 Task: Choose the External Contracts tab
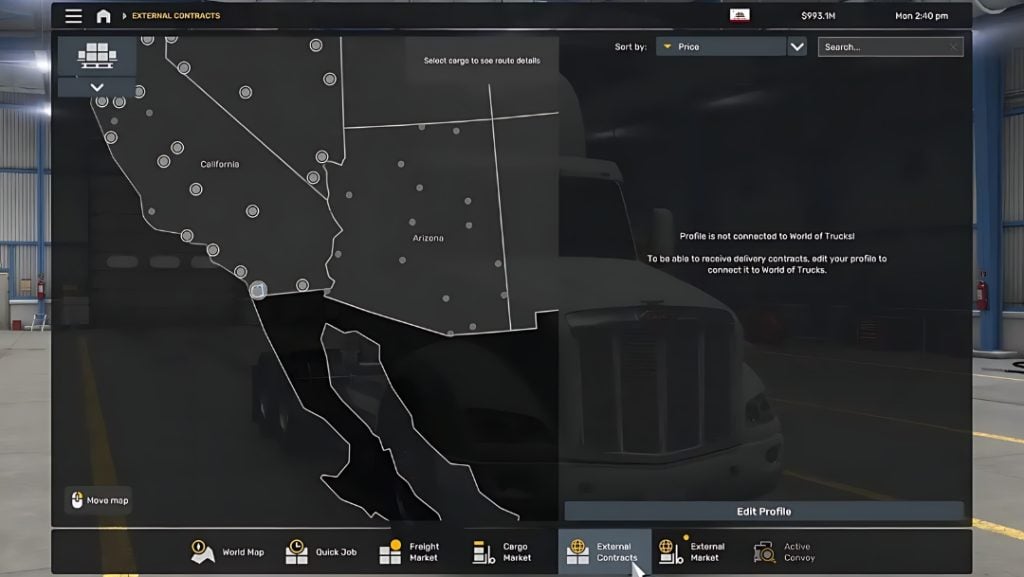point(603,552)
